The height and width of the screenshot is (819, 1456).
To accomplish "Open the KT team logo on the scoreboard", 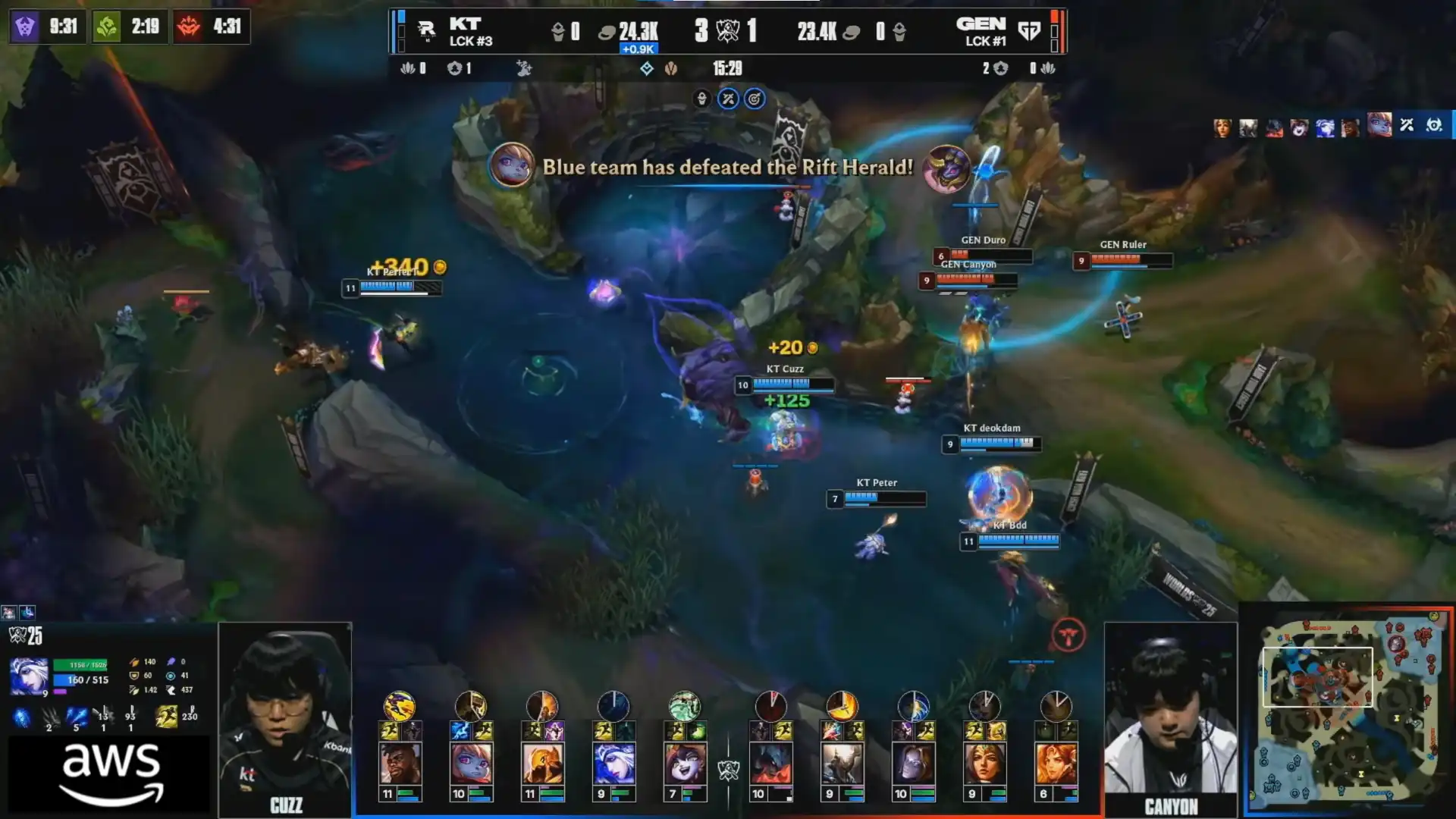I will [426, 30].
